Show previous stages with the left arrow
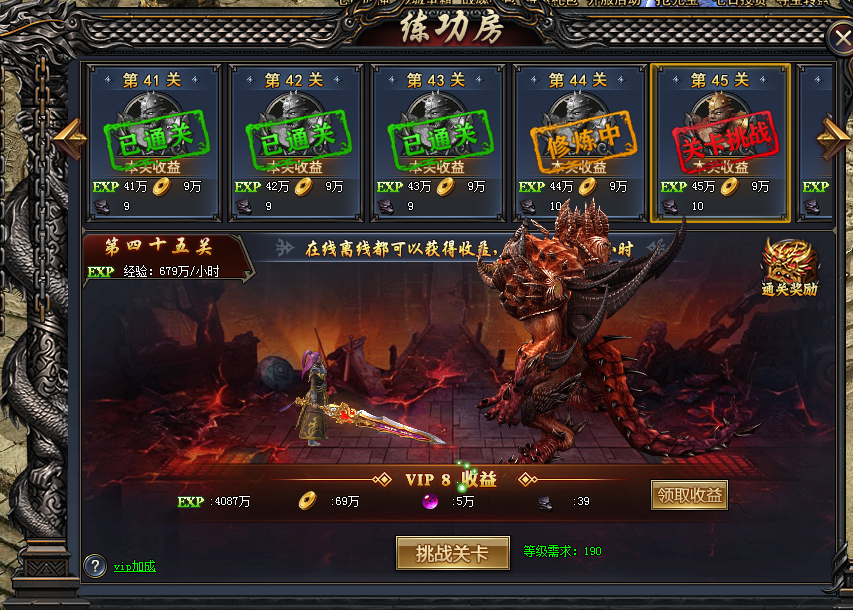853x610 pixels. pyautogui.click(x=68, y=138)
